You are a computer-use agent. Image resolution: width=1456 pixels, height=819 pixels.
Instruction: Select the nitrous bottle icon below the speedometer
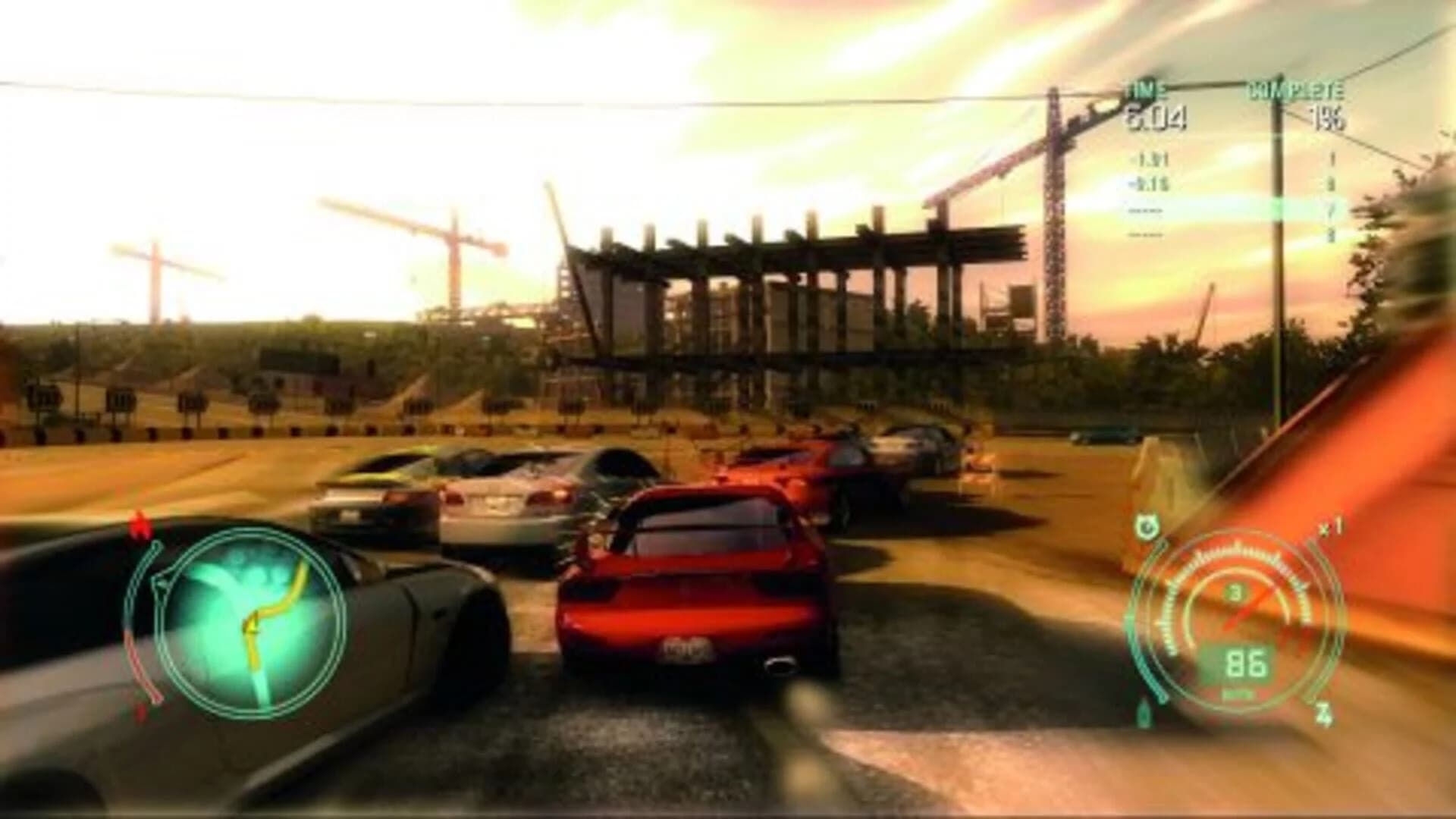(1144, 714)
